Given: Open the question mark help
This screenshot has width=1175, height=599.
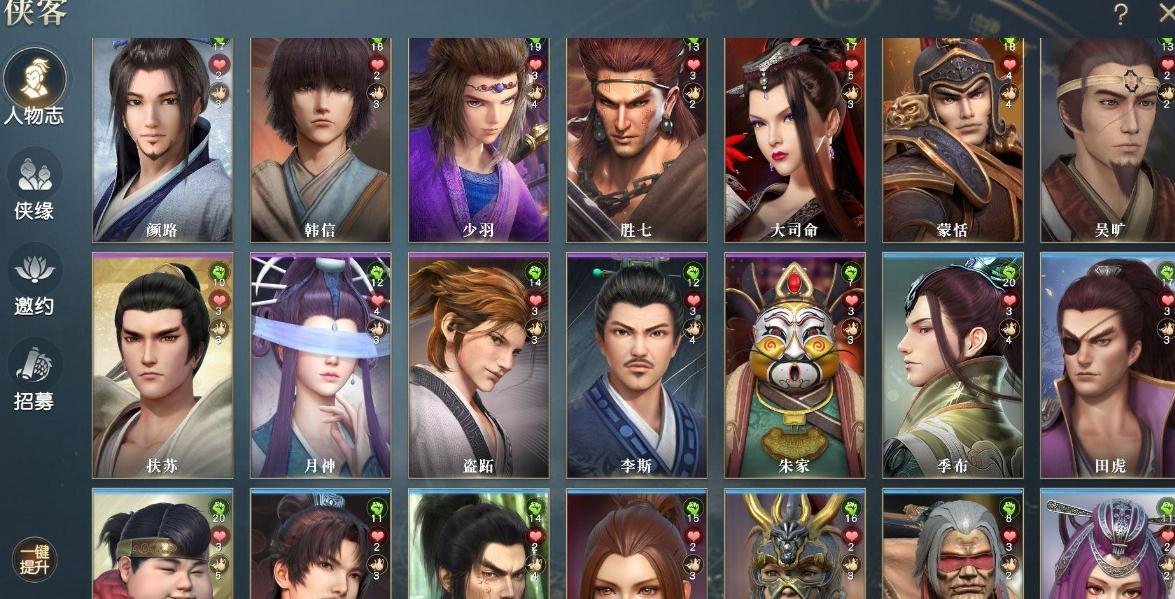Looking at the screenshot, I should click(x=1120, y=14).
